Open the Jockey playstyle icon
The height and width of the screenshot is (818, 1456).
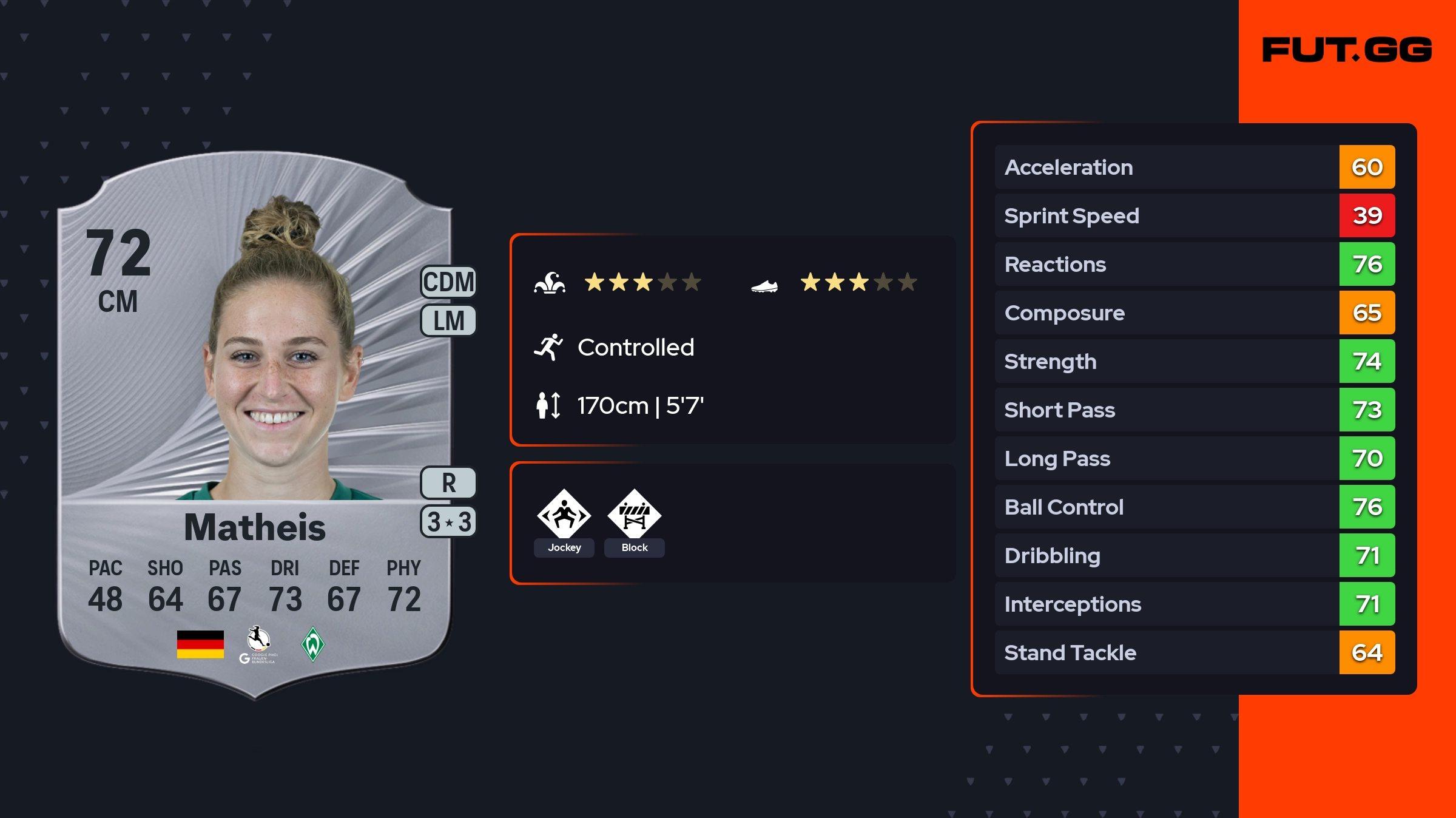(x=564, y=515)
